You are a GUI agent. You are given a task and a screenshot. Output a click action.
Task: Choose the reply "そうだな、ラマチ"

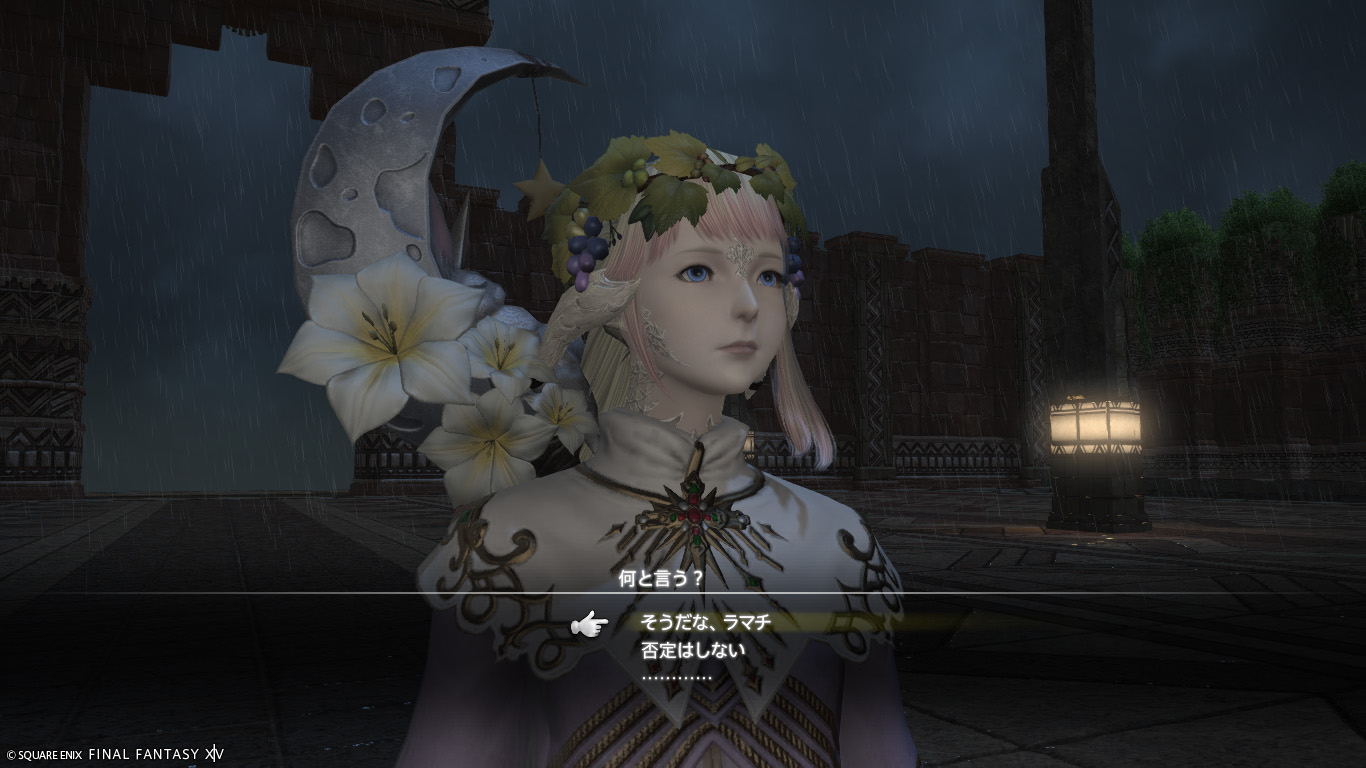tap(706, 623)
